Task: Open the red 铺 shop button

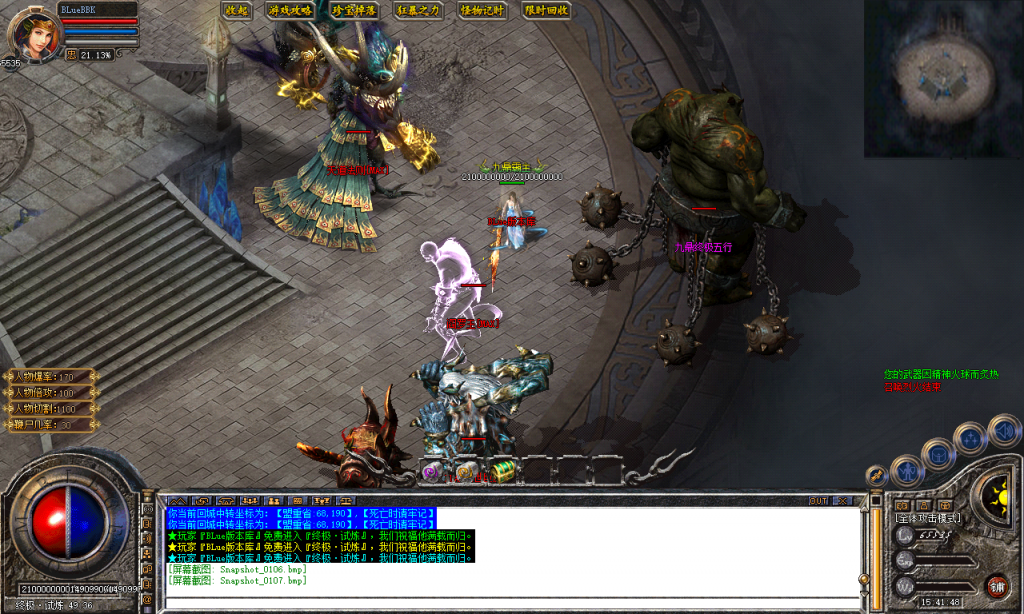Action: pyautogui.click(x=996, y=587)
